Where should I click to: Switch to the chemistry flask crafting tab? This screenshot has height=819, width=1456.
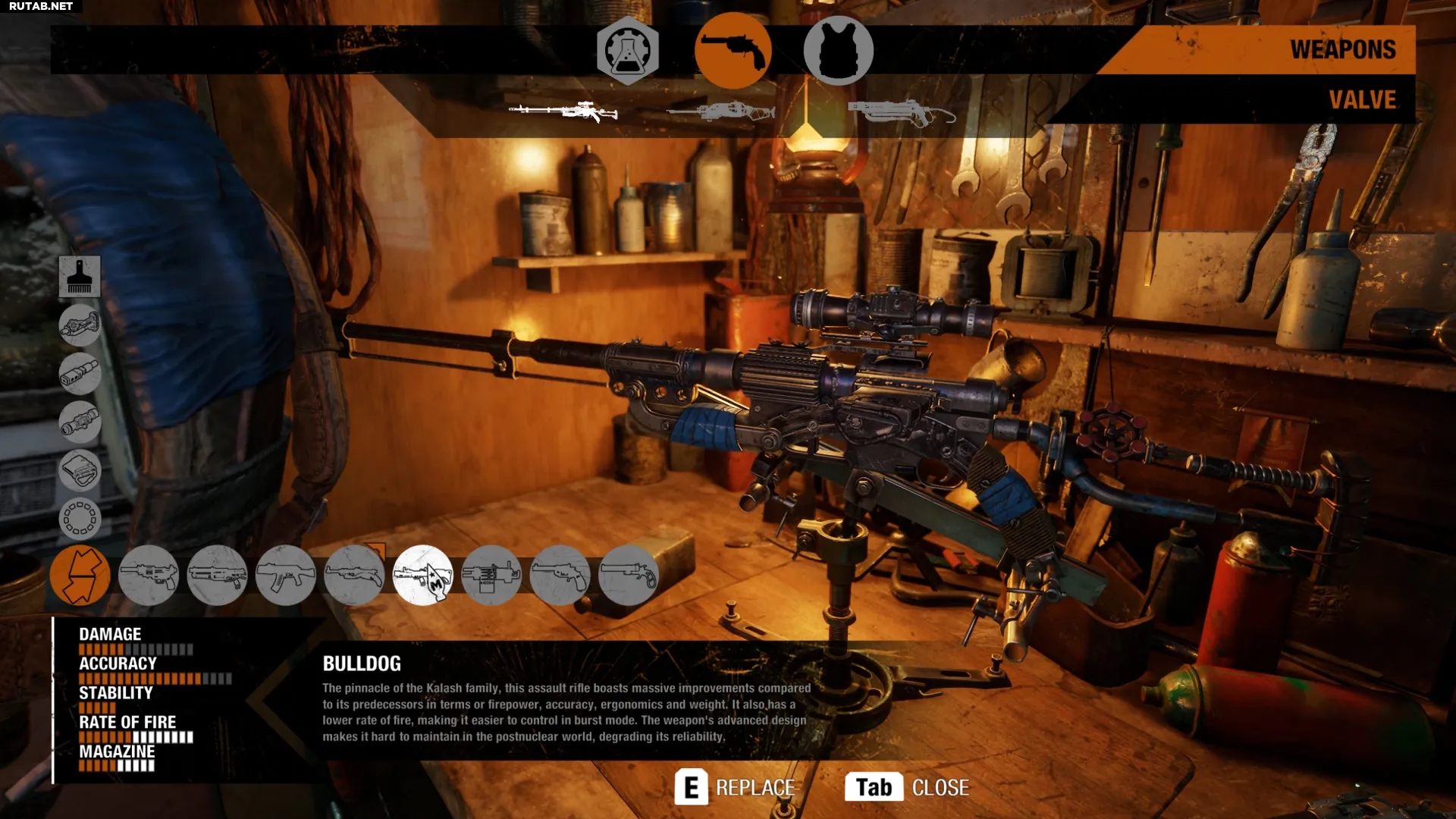coord(627,50)
